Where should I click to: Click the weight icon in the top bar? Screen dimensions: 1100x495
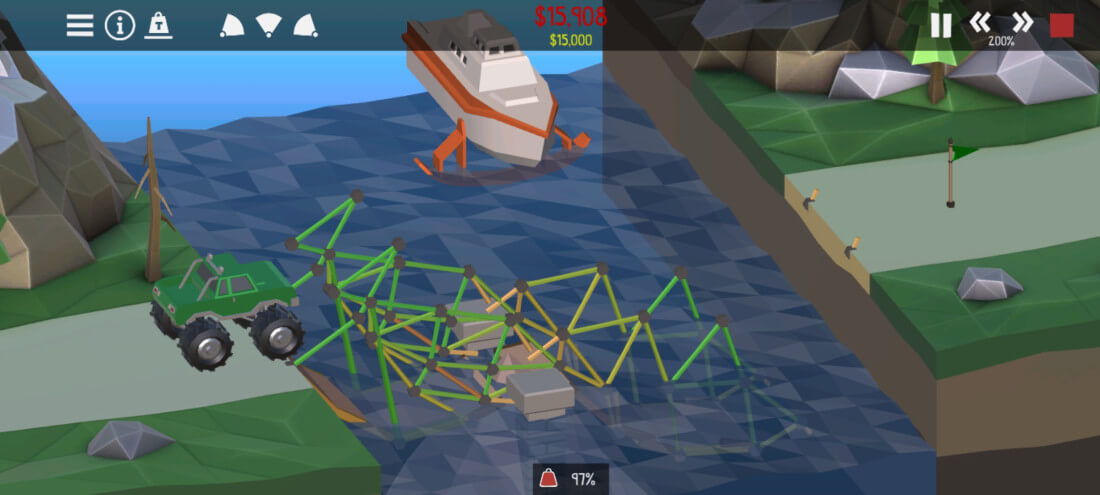pos(158,25)
